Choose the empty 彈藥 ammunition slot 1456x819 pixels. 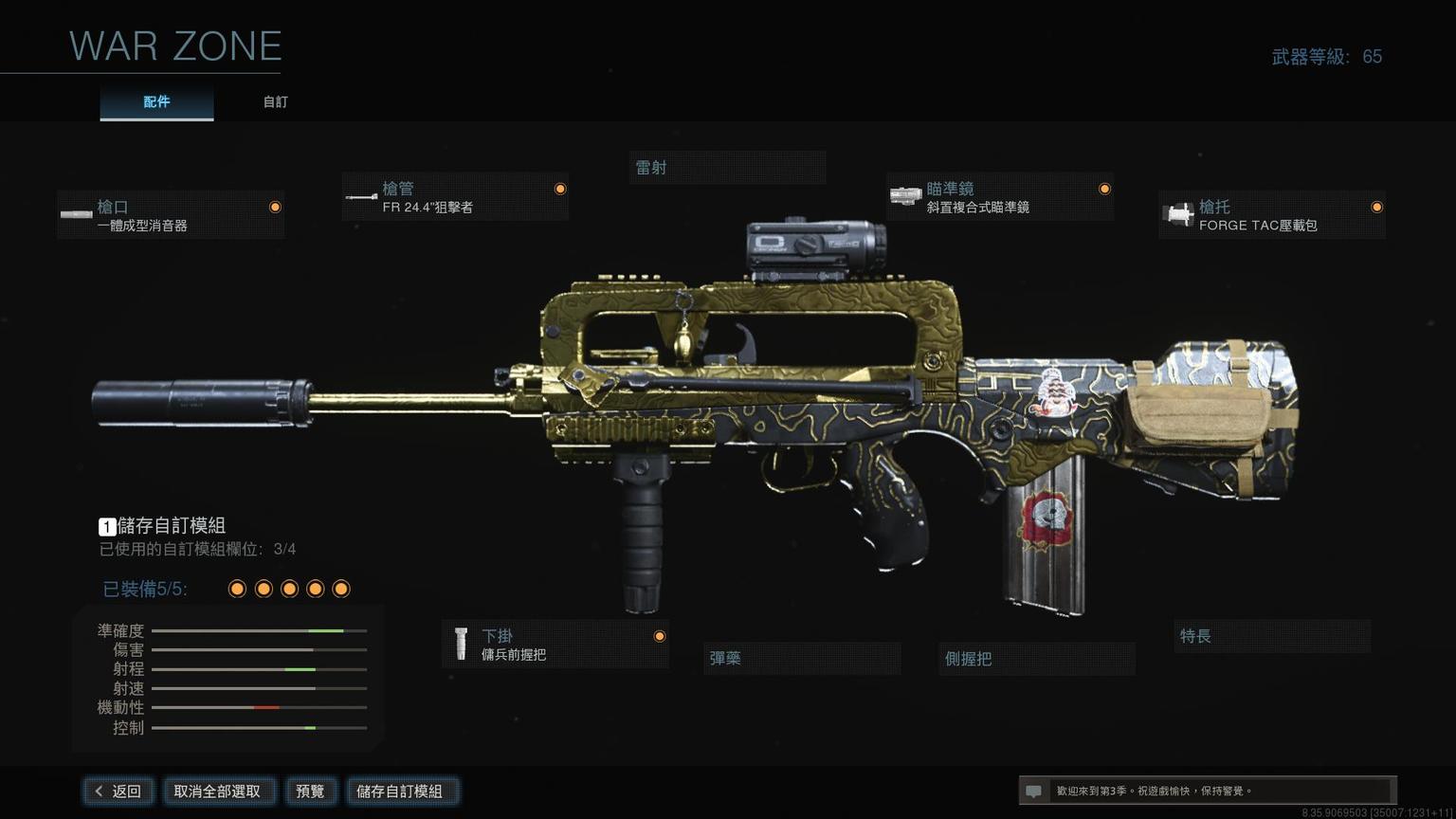click(x=802, y=658)
